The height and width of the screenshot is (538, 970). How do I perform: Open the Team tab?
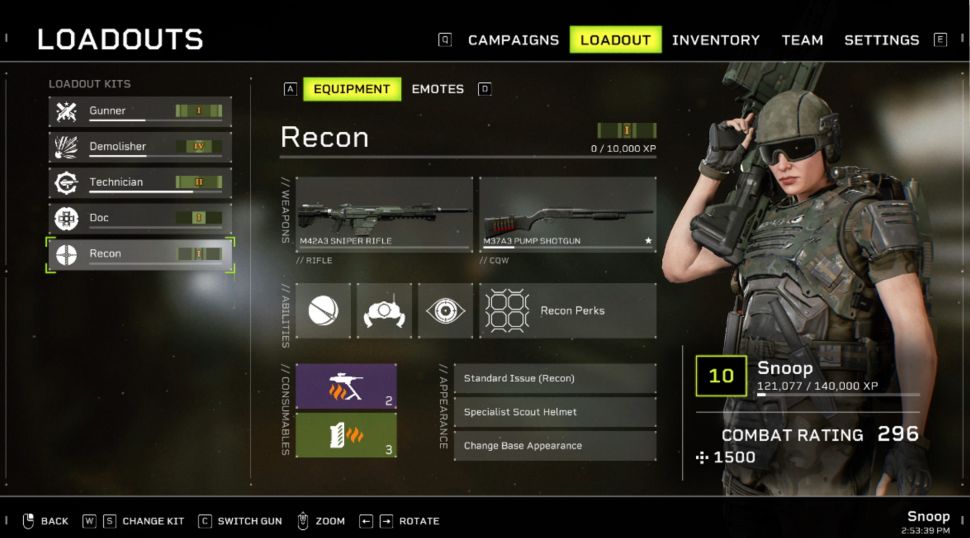(802, 40)
